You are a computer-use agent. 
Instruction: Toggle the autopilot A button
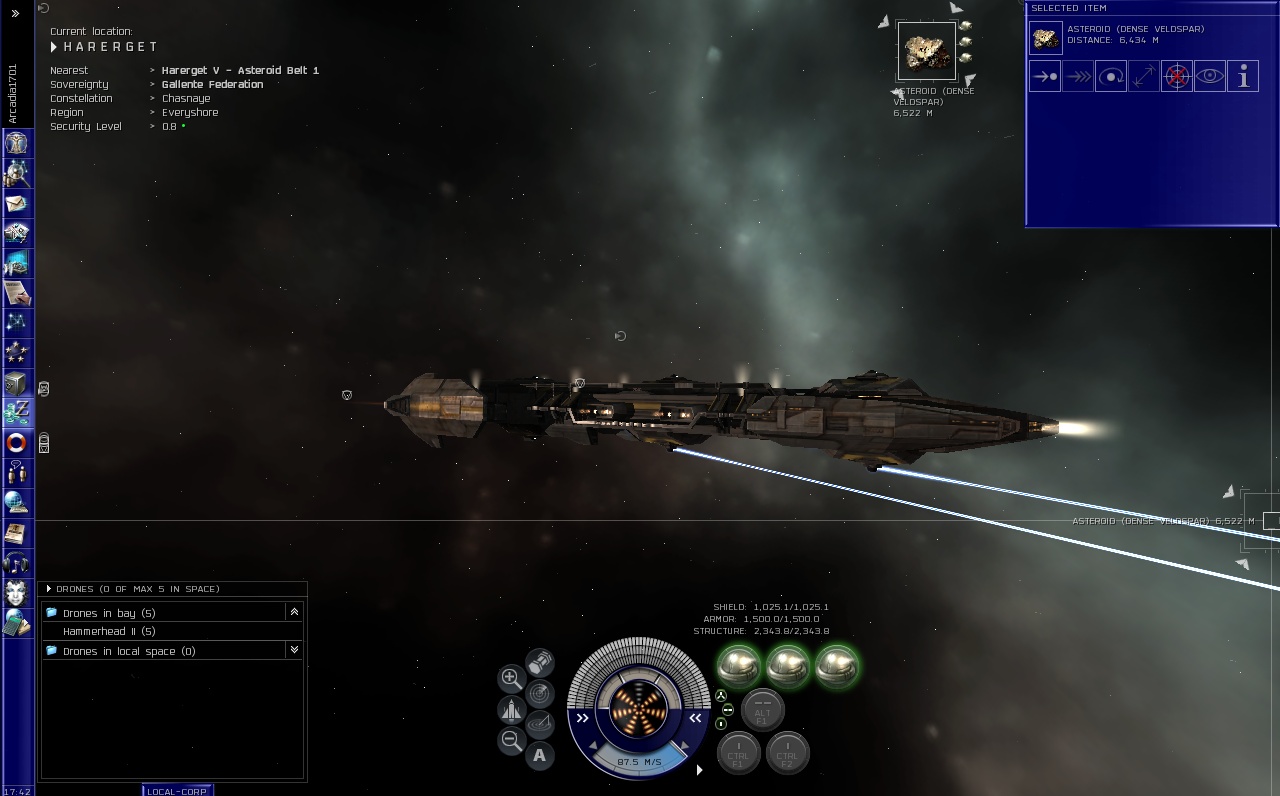(x=539, y=755)
